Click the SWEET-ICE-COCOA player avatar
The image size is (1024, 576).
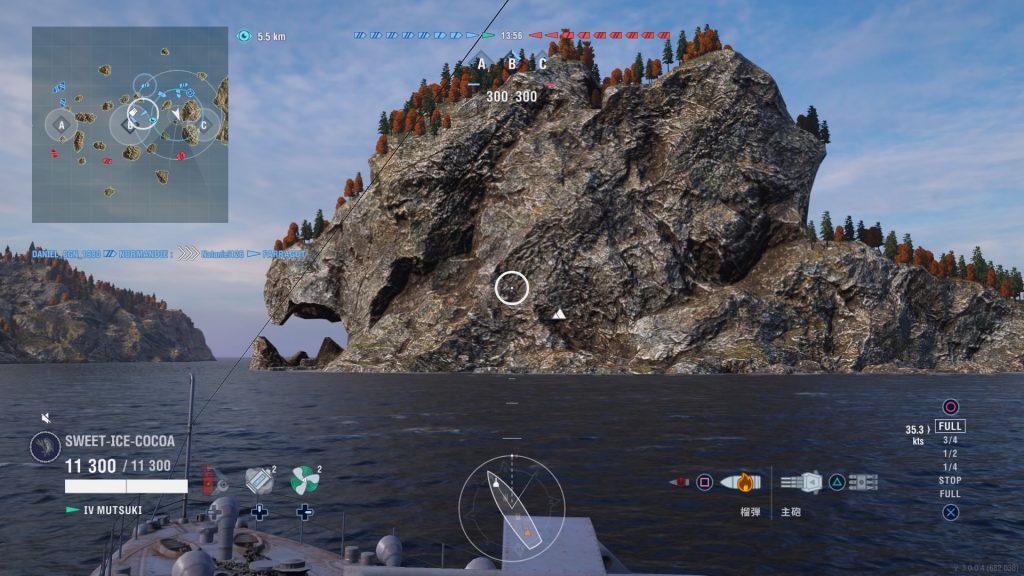[x=45, y=446]
